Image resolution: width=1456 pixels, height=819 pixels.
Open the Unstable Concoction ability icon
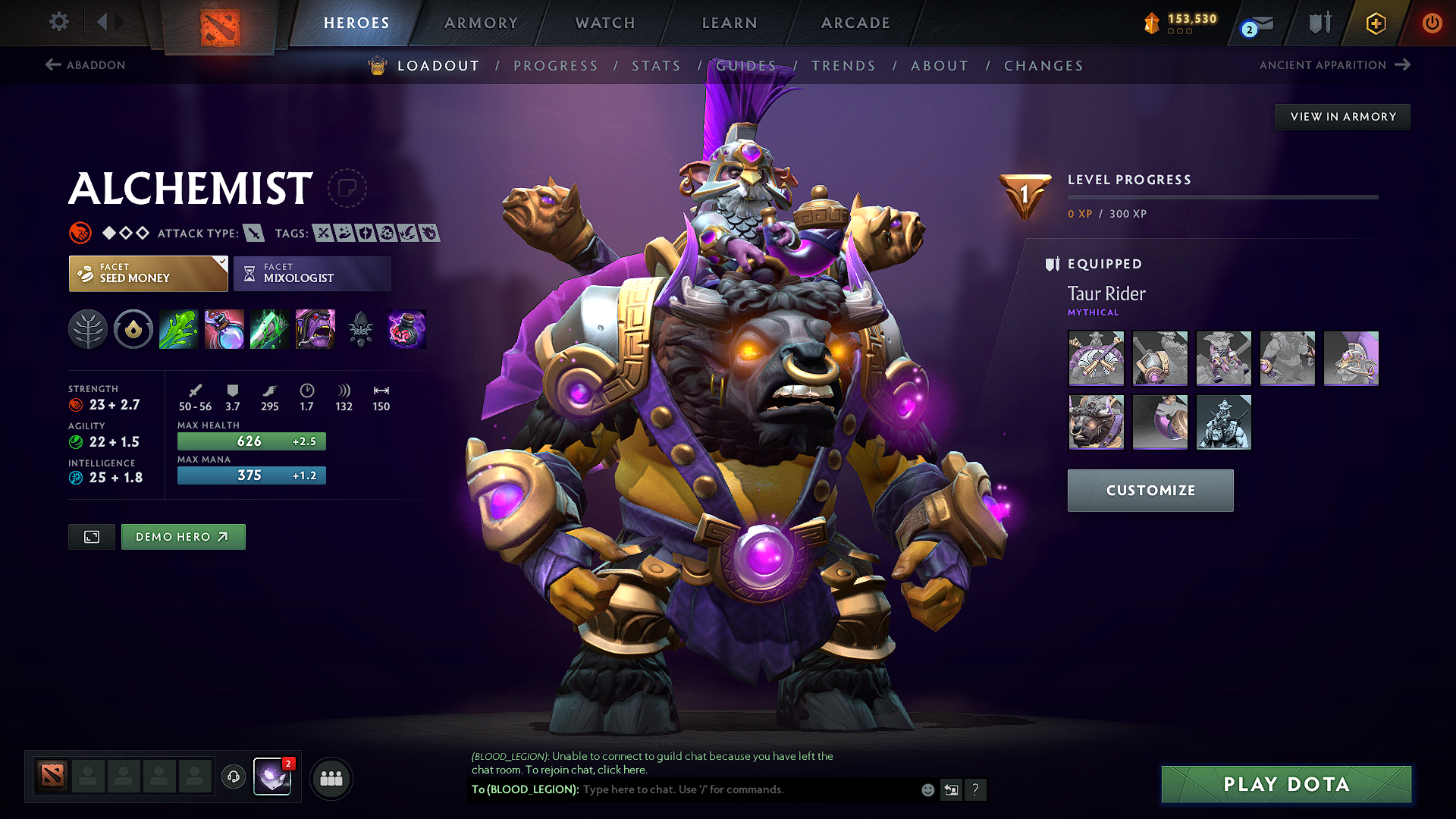point(224,329)
